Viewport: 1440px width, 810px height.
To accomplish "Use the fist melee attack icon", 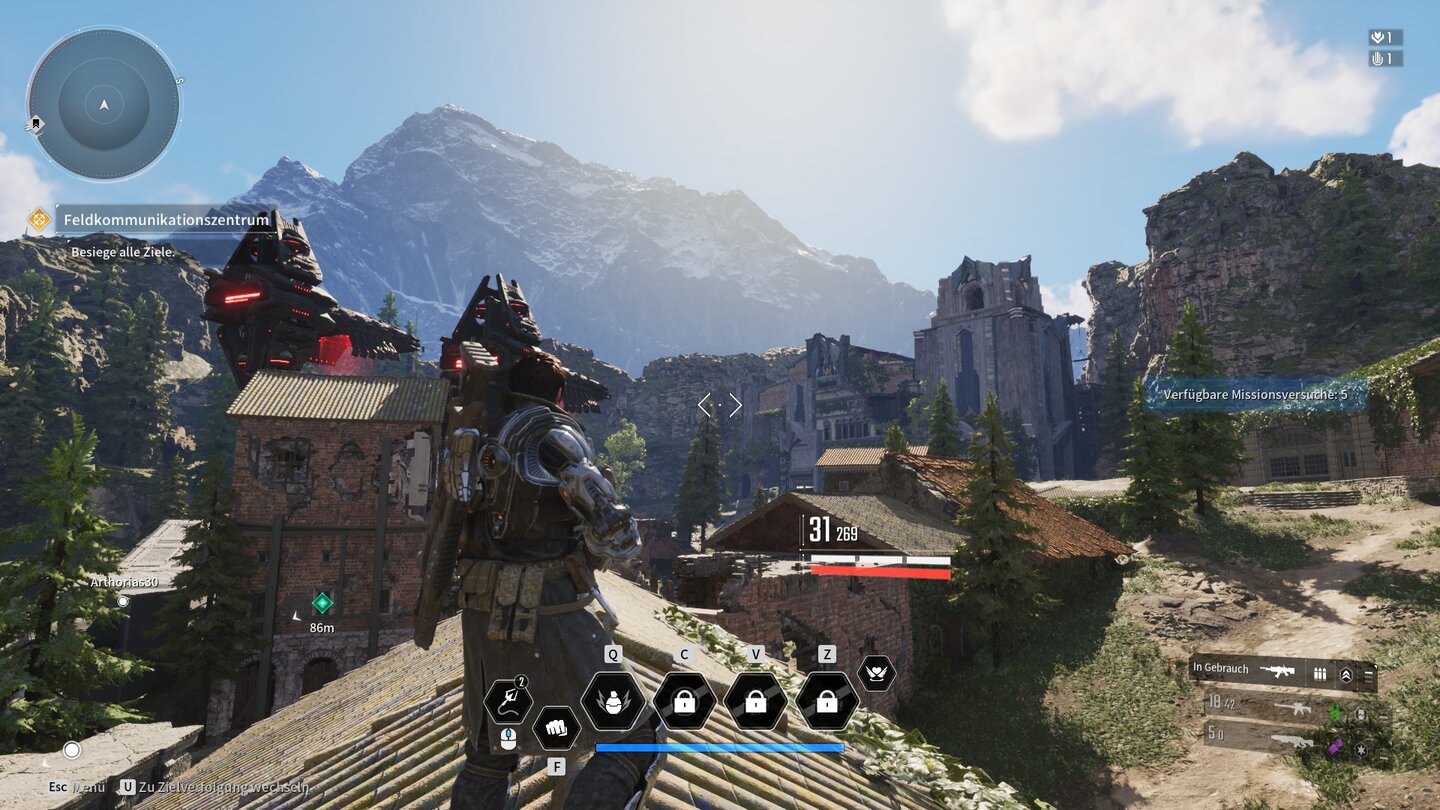I will tap(556, 728).
